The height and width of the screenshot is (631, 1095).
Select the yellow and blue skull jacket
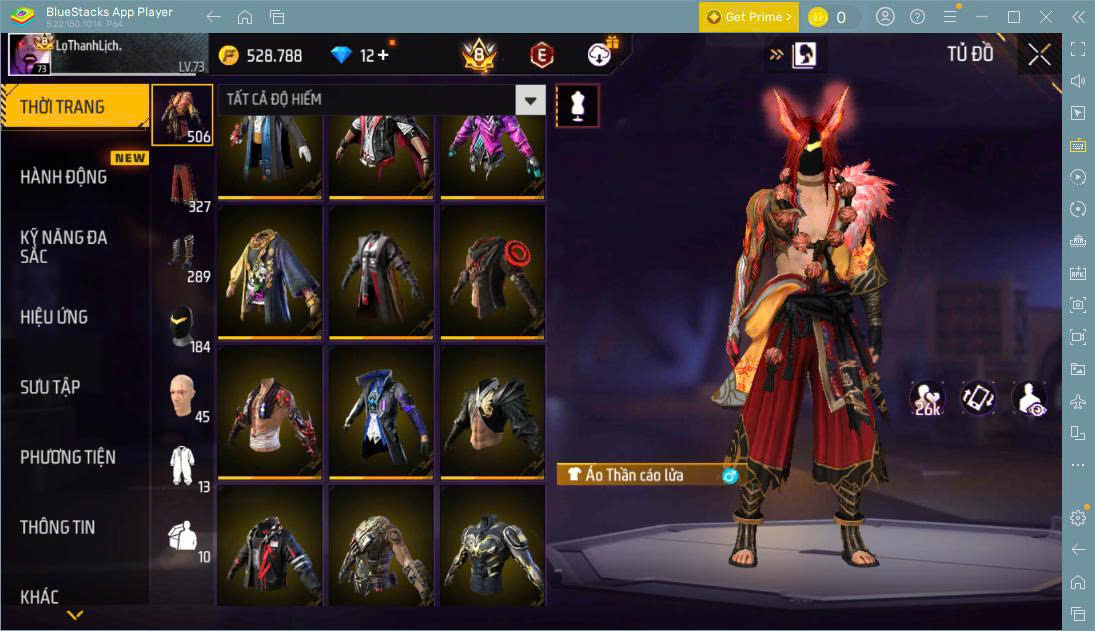pyautogui.click(x=270, y=270)
